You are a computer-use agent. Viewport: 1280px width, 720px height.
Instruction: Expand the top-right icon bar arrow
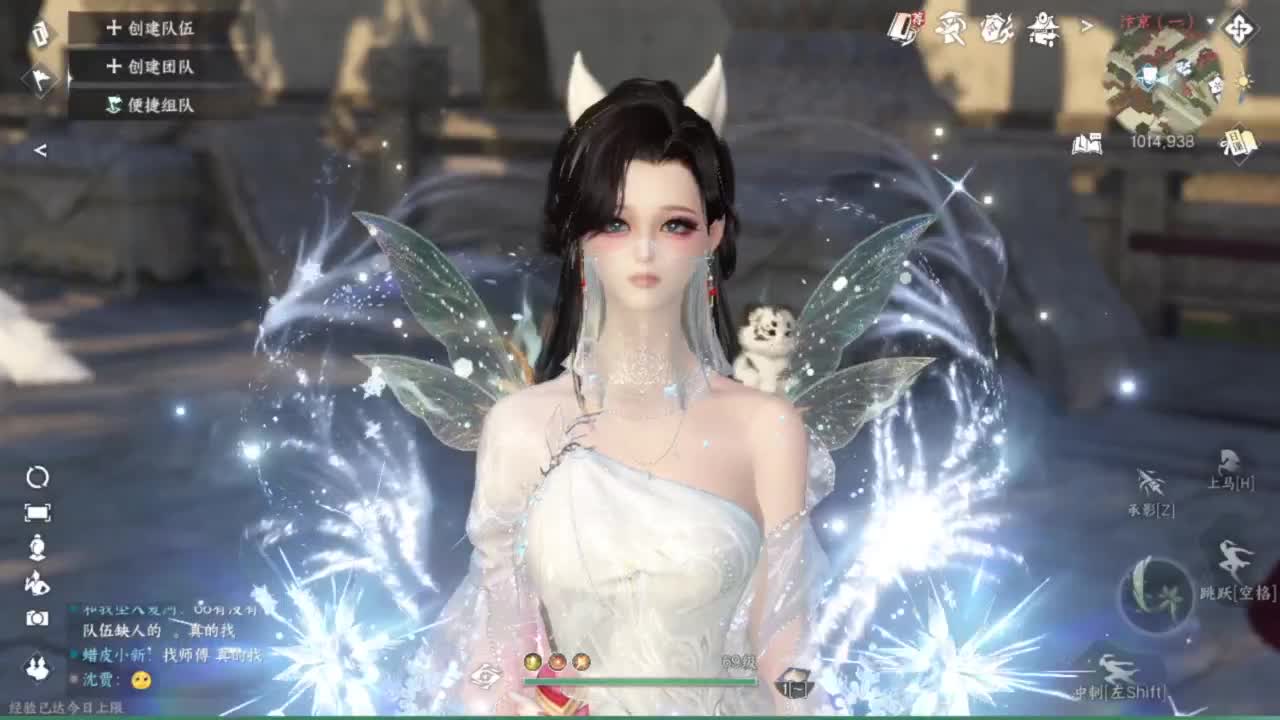pyautogui.click(x=1086, y=25)
